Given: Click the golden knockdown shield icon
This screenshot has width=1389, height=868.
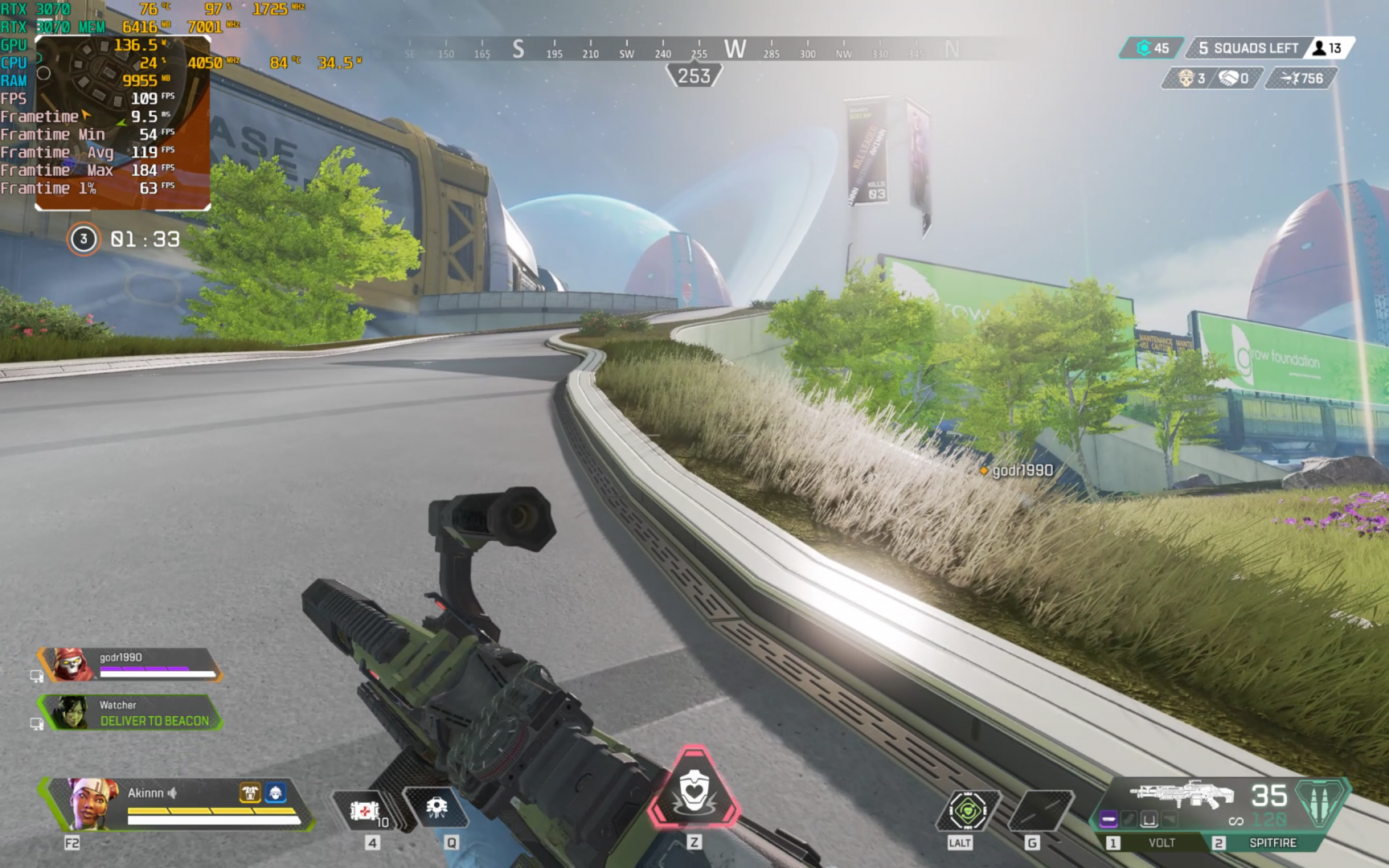Looking at the screenshot, I should (250, 793).
